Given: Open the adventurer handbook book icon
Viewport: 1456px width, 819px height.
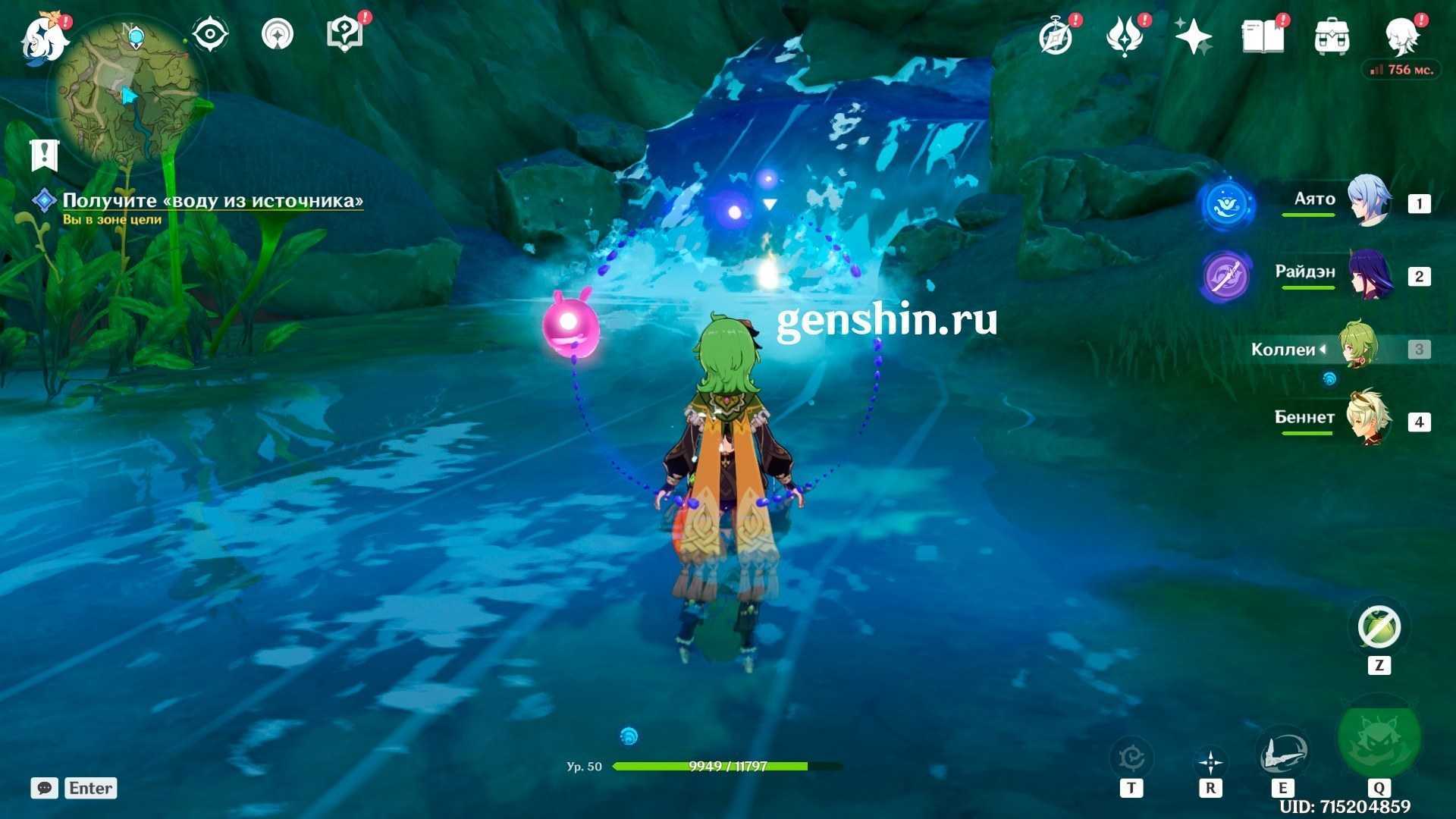Looking at the screenshot, I should coord(1263,36).
